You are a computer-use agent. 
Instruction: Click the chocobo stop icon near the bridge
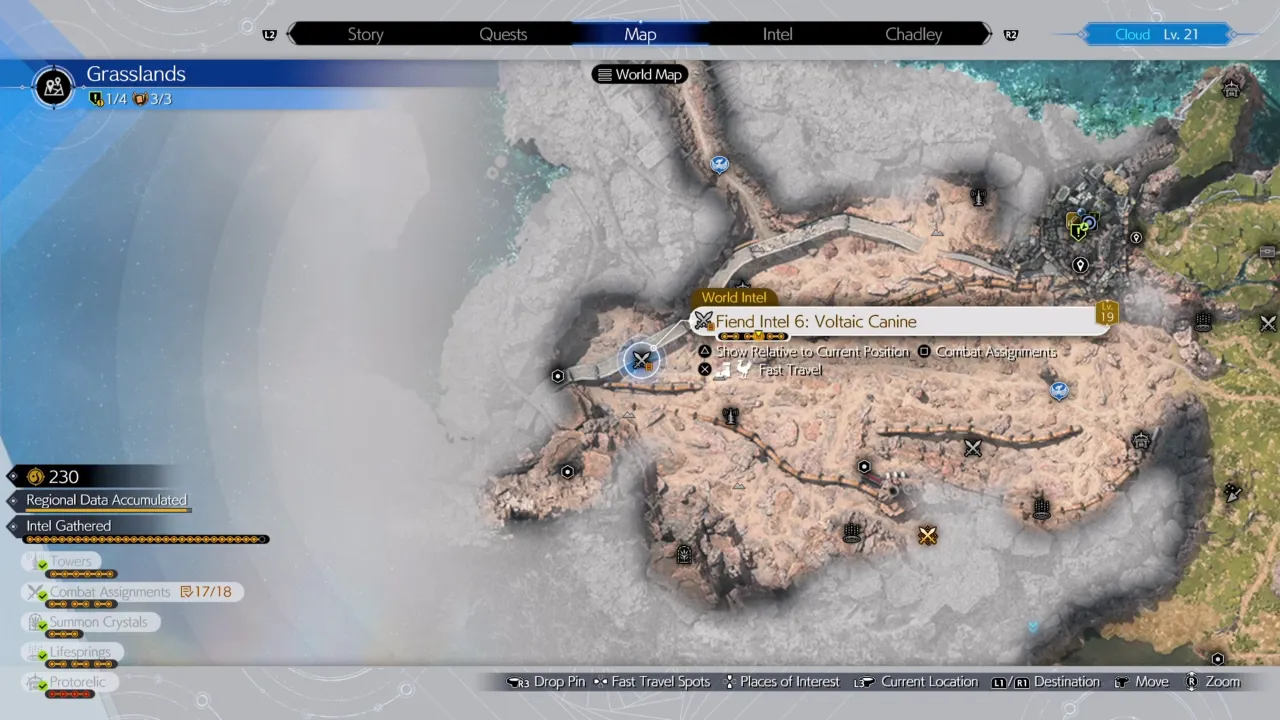(719, 164)
